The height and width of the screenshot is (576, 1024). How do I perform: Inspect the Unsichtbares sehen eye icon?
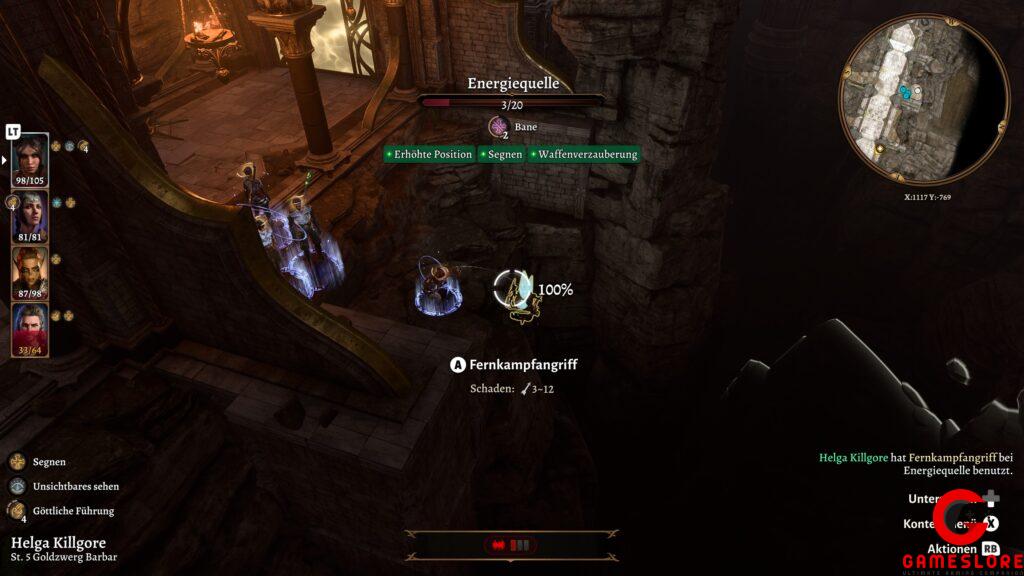coord(17,486)
